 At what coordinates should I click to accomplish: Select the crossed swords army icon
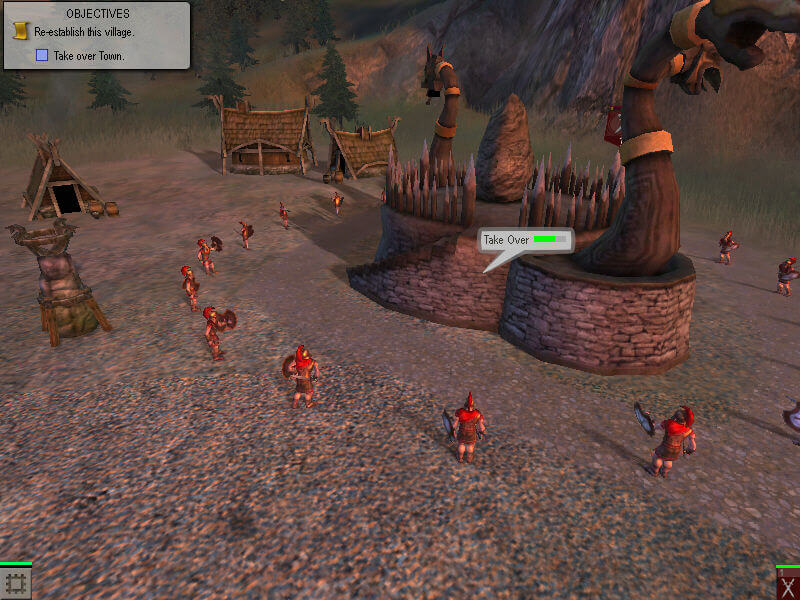tap(787, 584)
